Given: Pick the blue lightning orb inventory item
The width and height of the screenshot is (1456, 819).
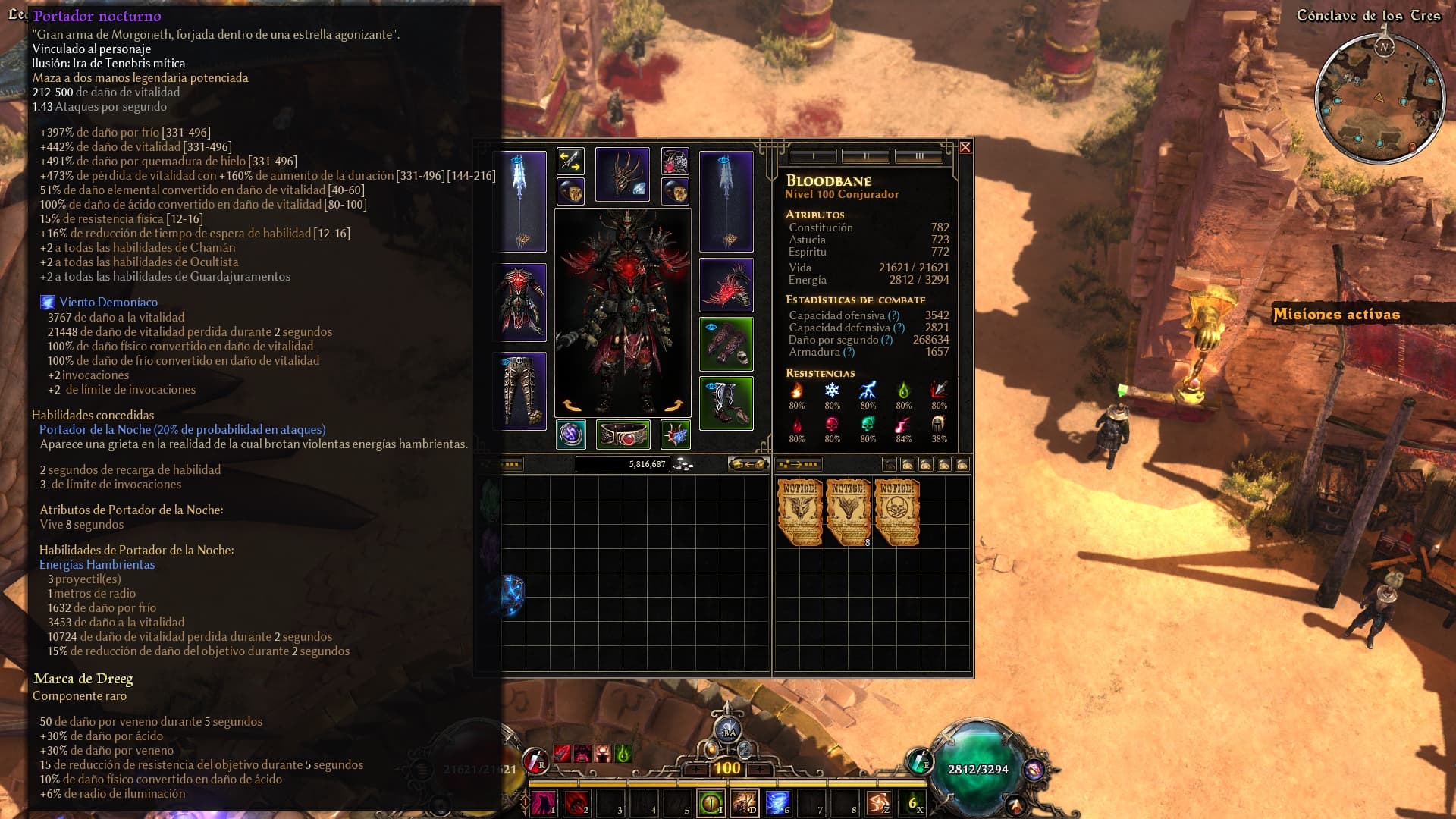Looking at the screenshot, I should (513, 595).
